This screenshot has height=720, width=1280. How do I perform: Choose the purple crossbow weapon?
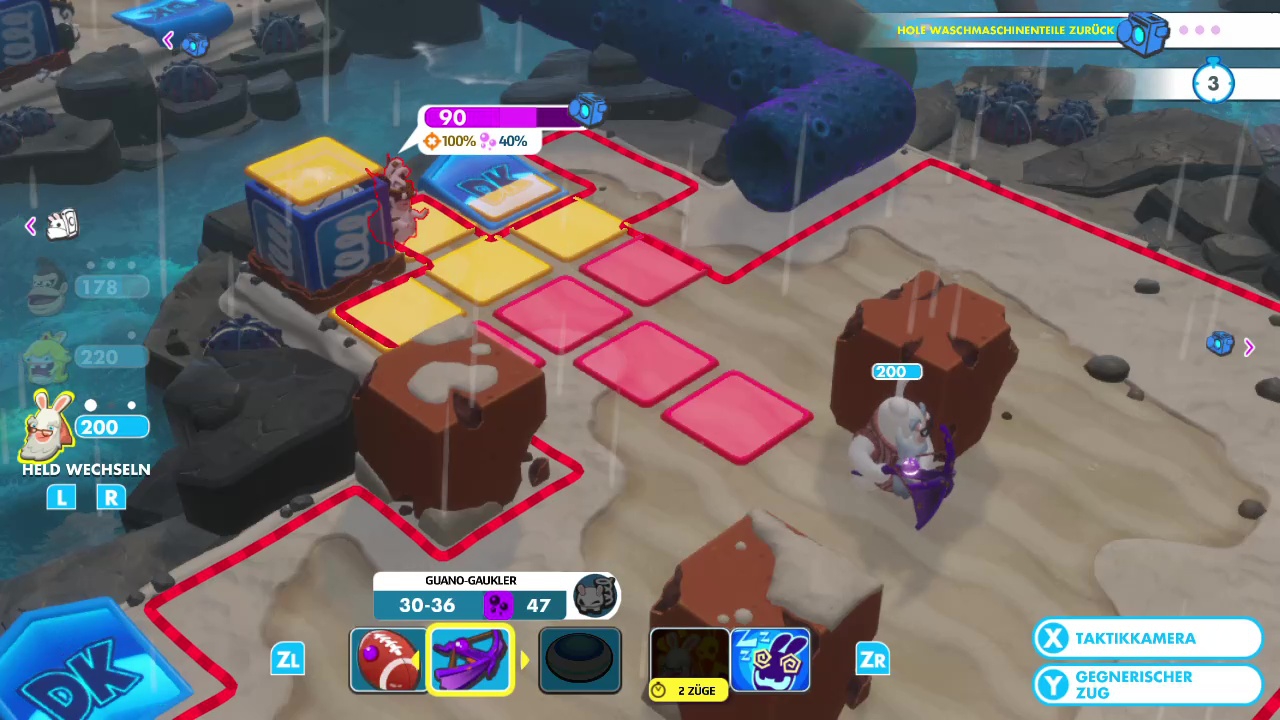pyautogui.click(x=470, y=660)
